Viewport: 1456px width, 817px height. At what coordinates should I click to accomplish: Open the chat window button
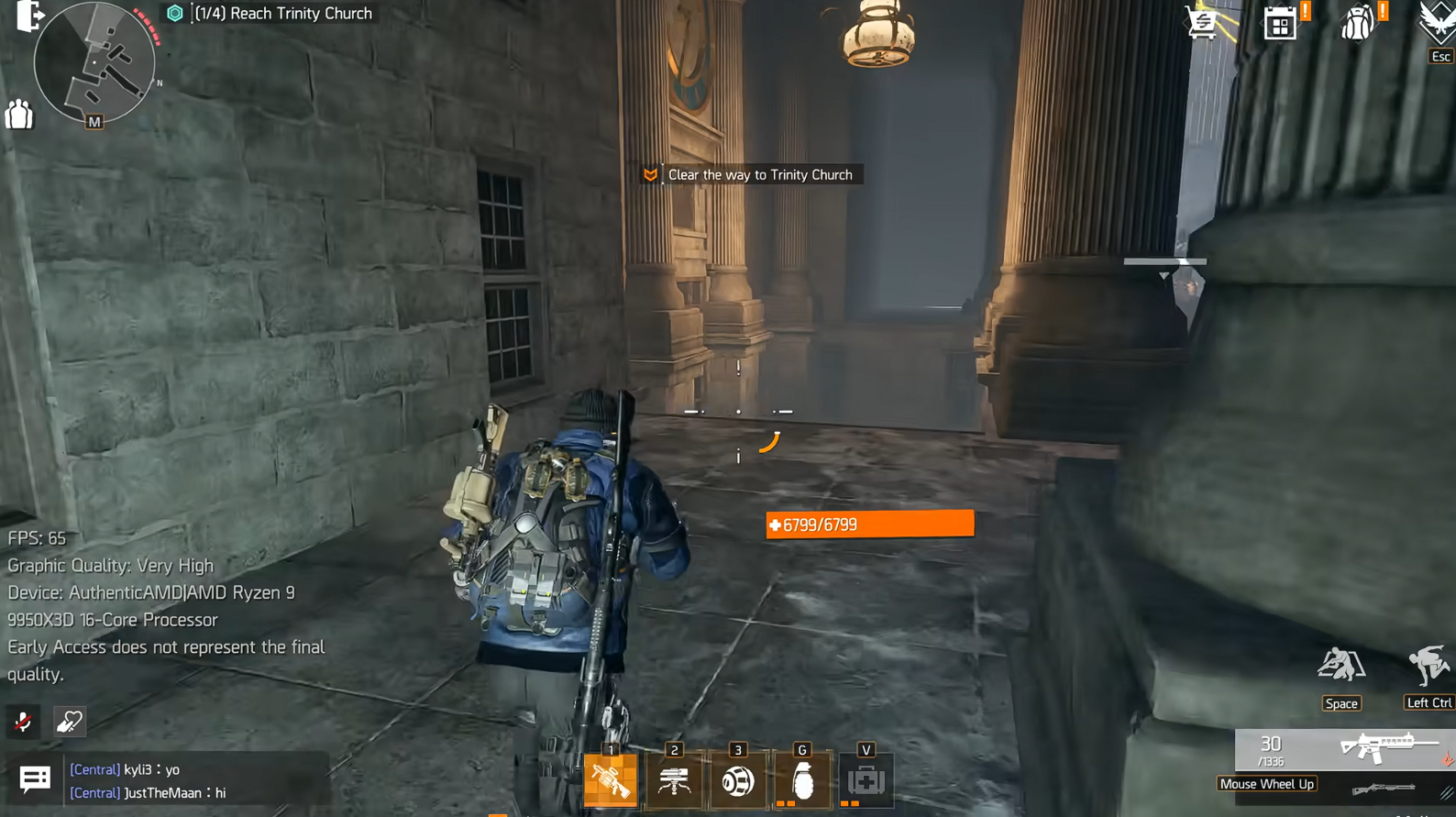tap(35, 779)
